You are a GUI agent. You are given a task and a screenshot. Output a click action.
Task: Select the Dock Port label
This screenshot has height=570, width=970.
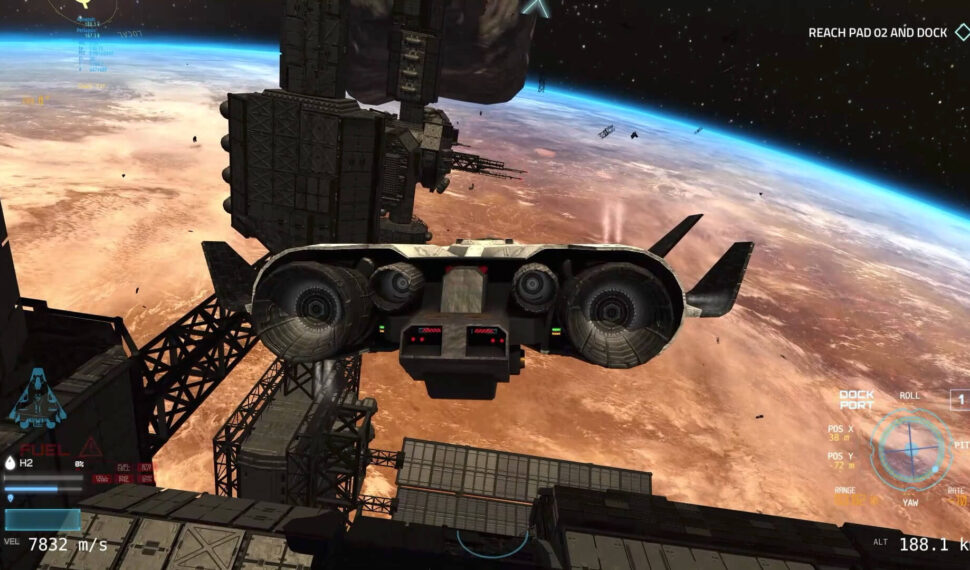pyautogui.click(x=856, y=400)
